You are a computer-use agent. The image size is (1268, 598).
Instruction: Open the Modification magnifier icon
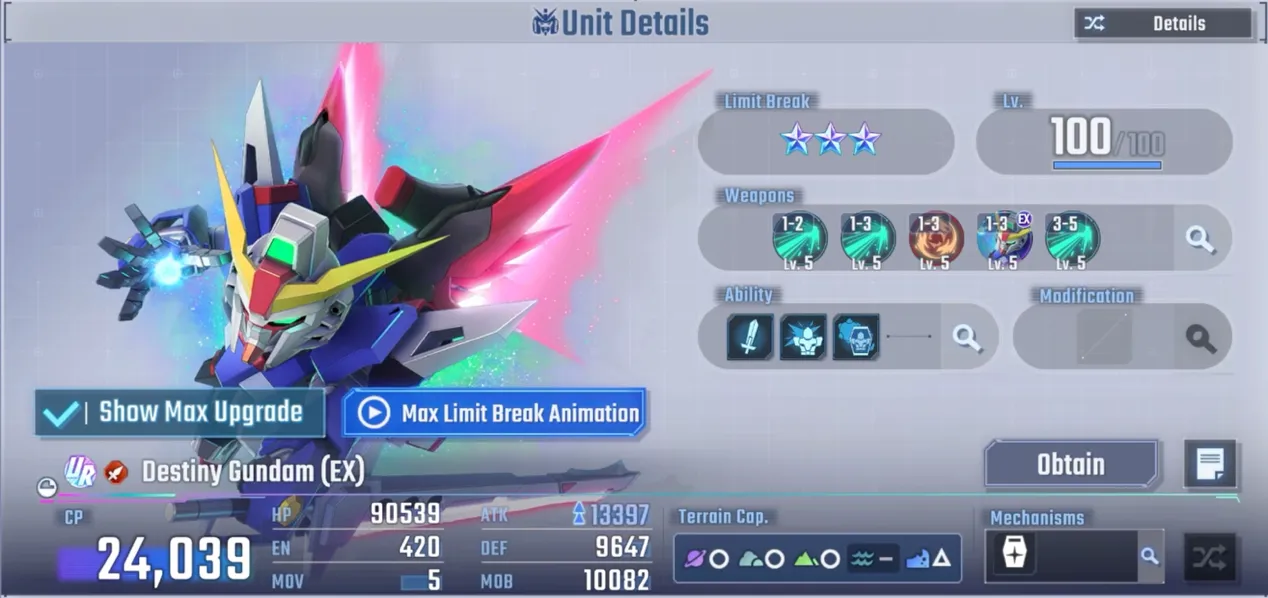click(1200, 338)
